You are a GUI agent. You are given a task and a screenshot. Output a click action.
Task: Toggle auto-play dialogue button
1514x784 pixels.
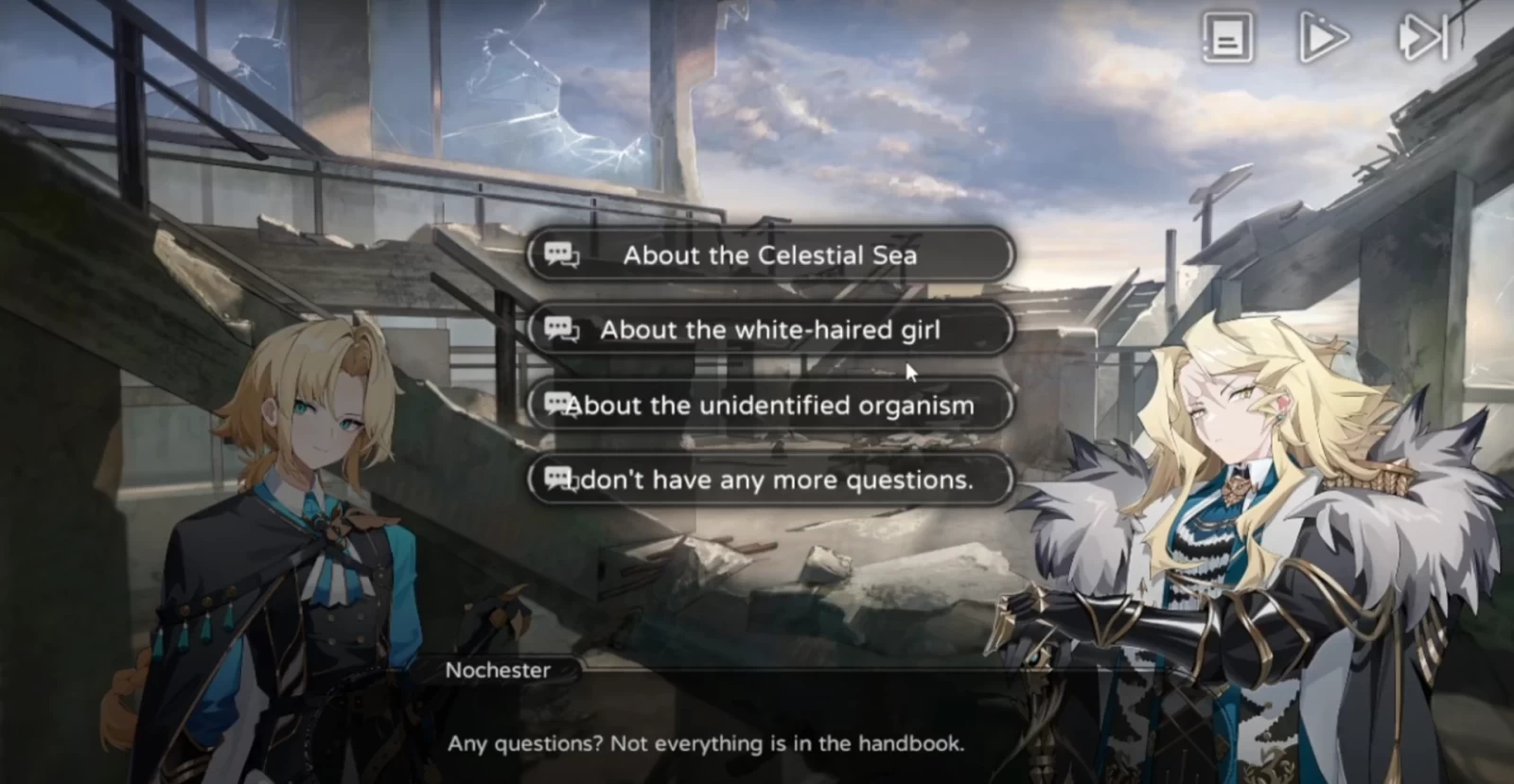coord(1323,39)
